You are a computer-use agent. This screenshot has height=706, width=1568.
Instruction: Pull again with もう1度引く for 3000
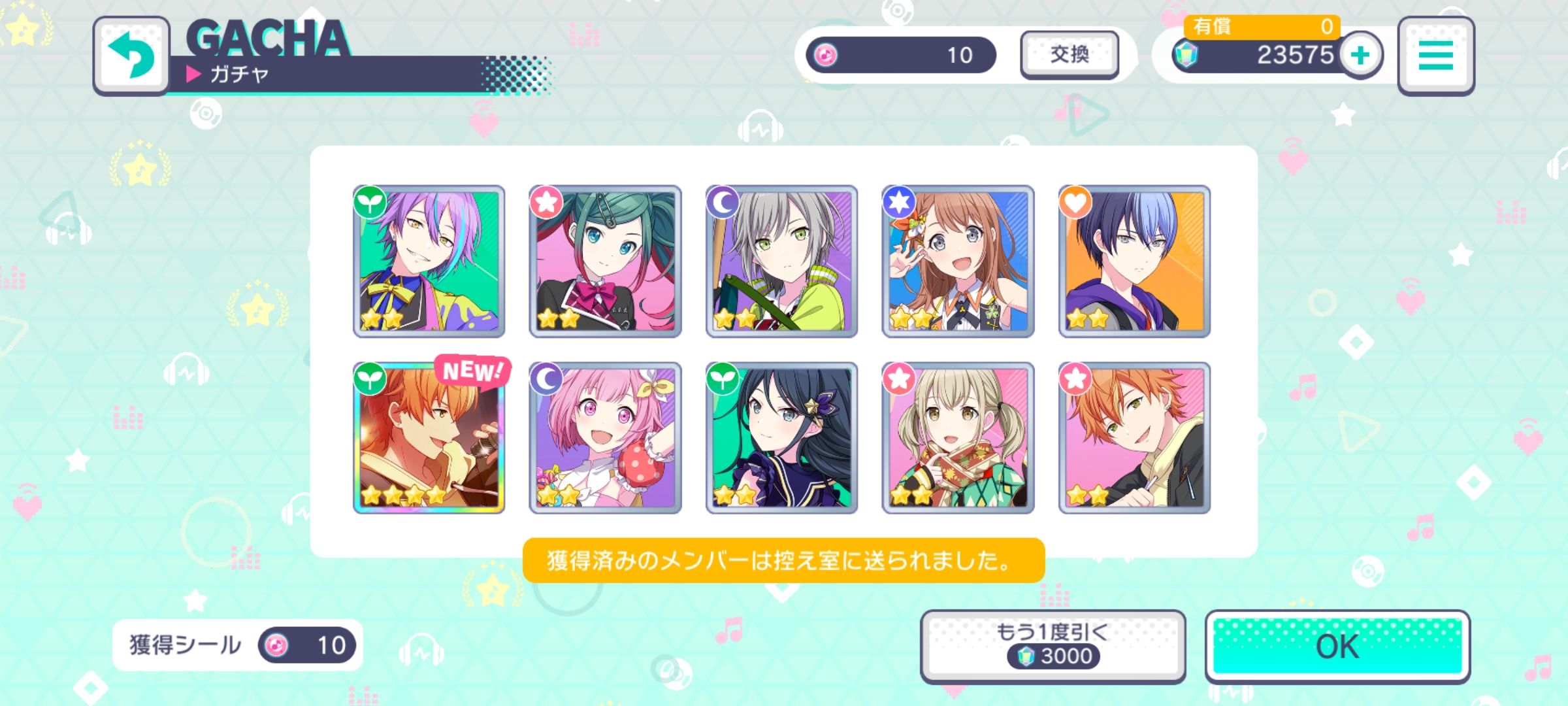(x=1052, y=647)
